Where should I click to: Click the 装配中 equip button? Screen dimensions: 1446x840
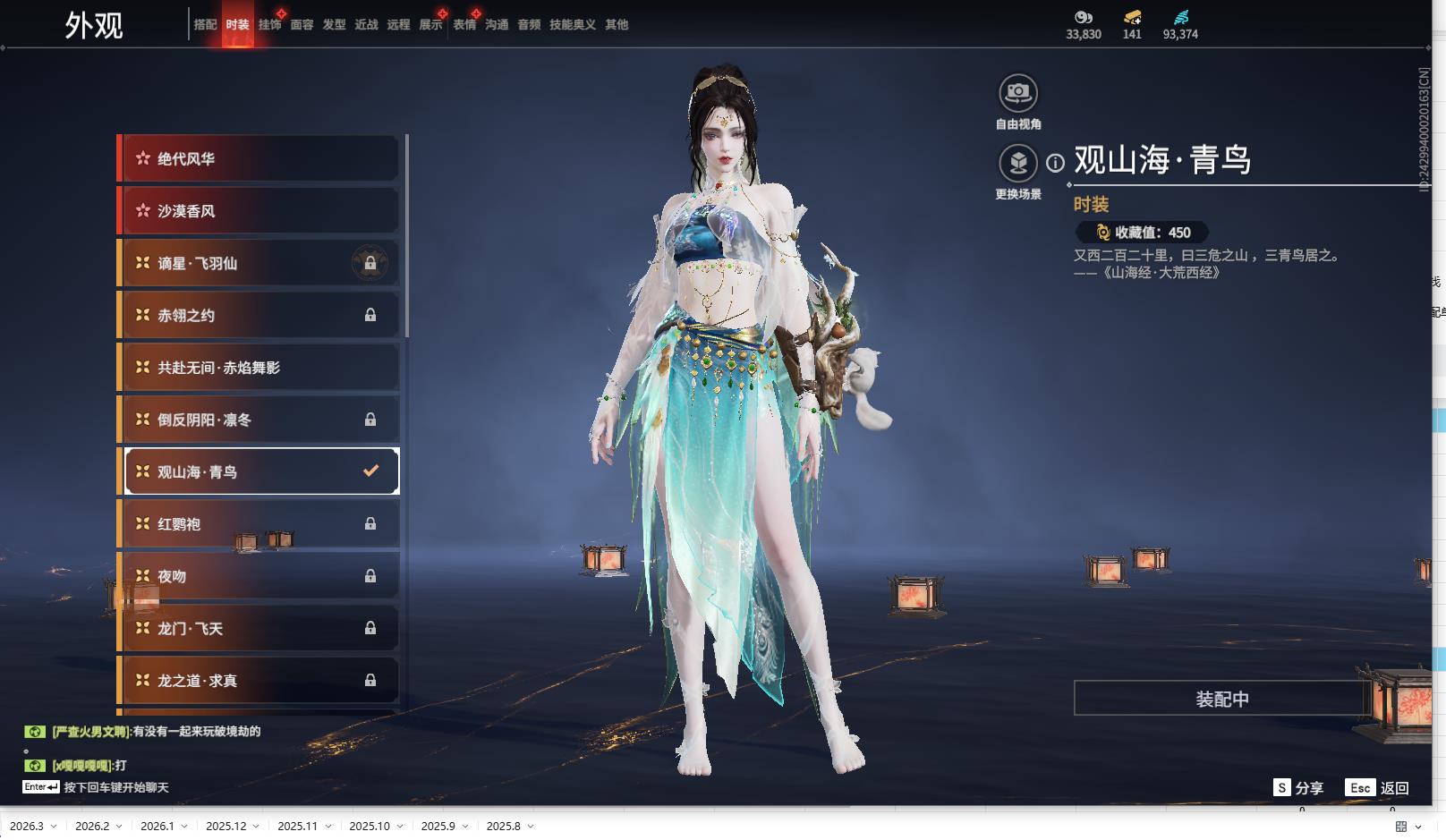1221,699
